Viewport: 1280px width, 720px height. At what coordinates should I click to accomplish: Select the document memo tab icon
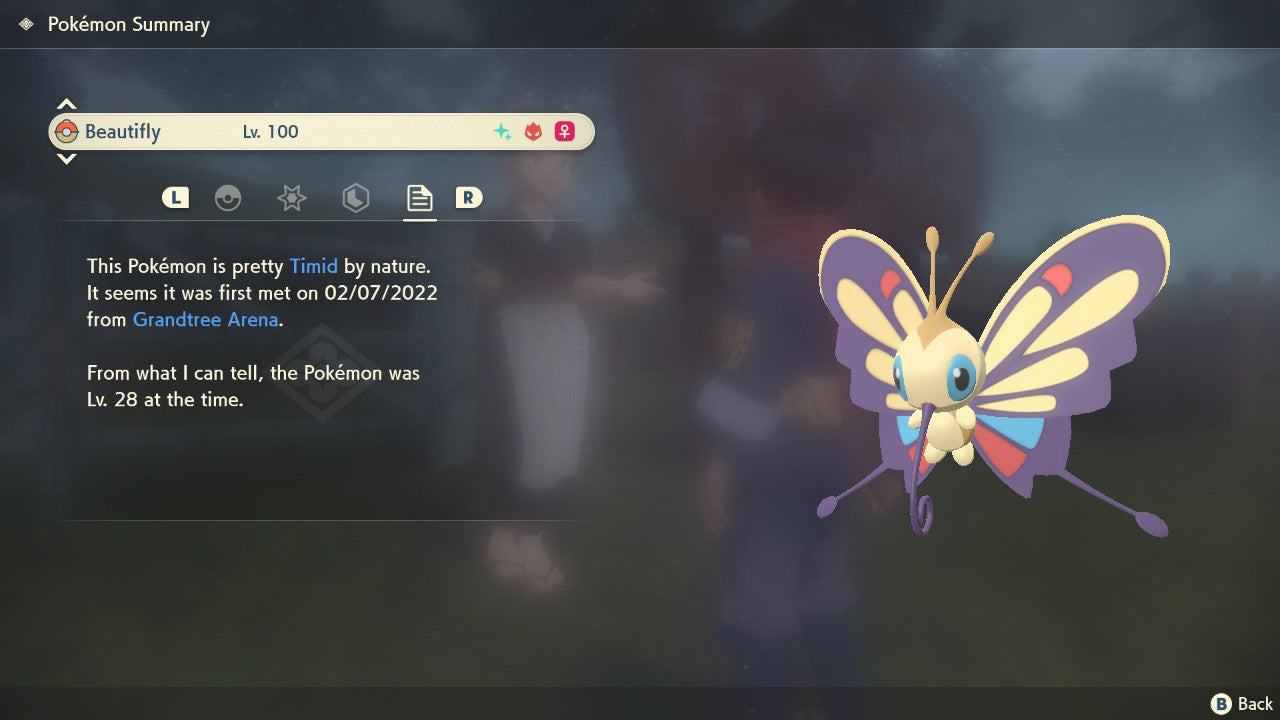click(x=419, y=198)
